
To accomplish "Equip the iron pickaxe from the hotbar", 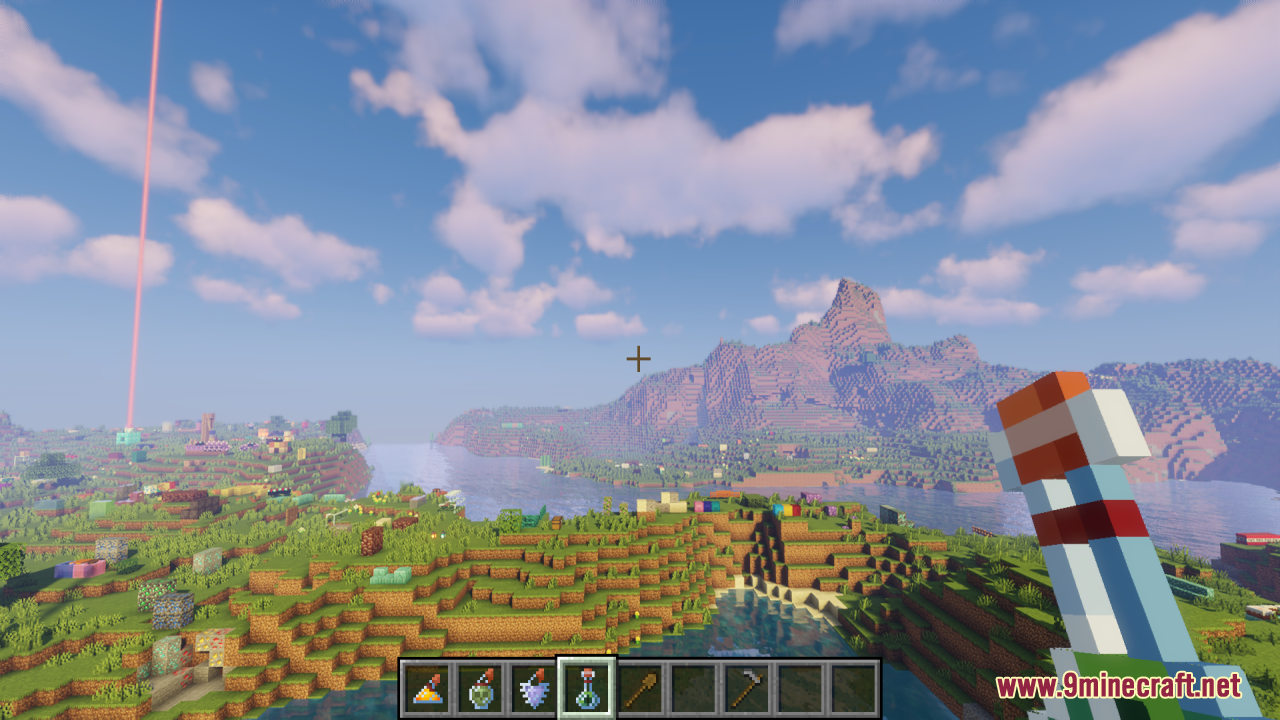I will (x=745, y=688).
